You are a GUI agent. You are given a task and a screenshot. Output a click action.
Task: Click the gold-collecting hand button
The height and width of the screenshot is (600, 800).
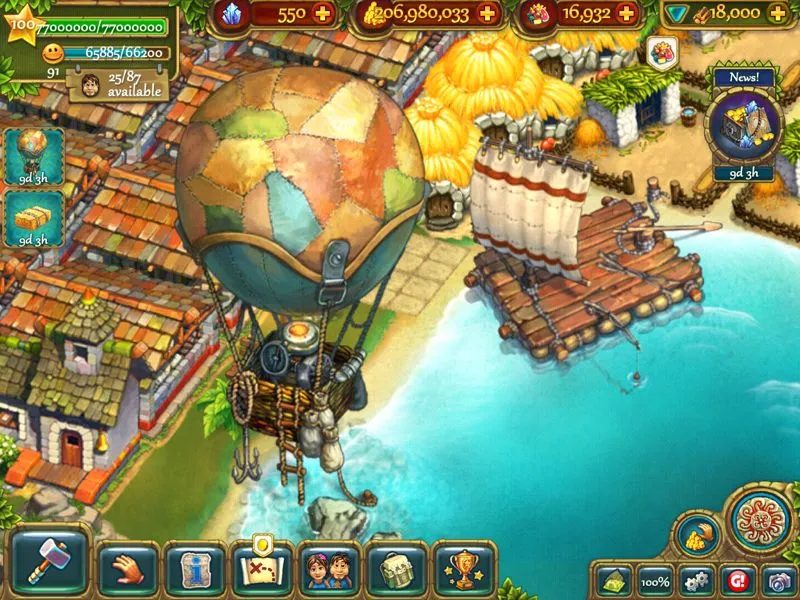(x=697, y=535)
